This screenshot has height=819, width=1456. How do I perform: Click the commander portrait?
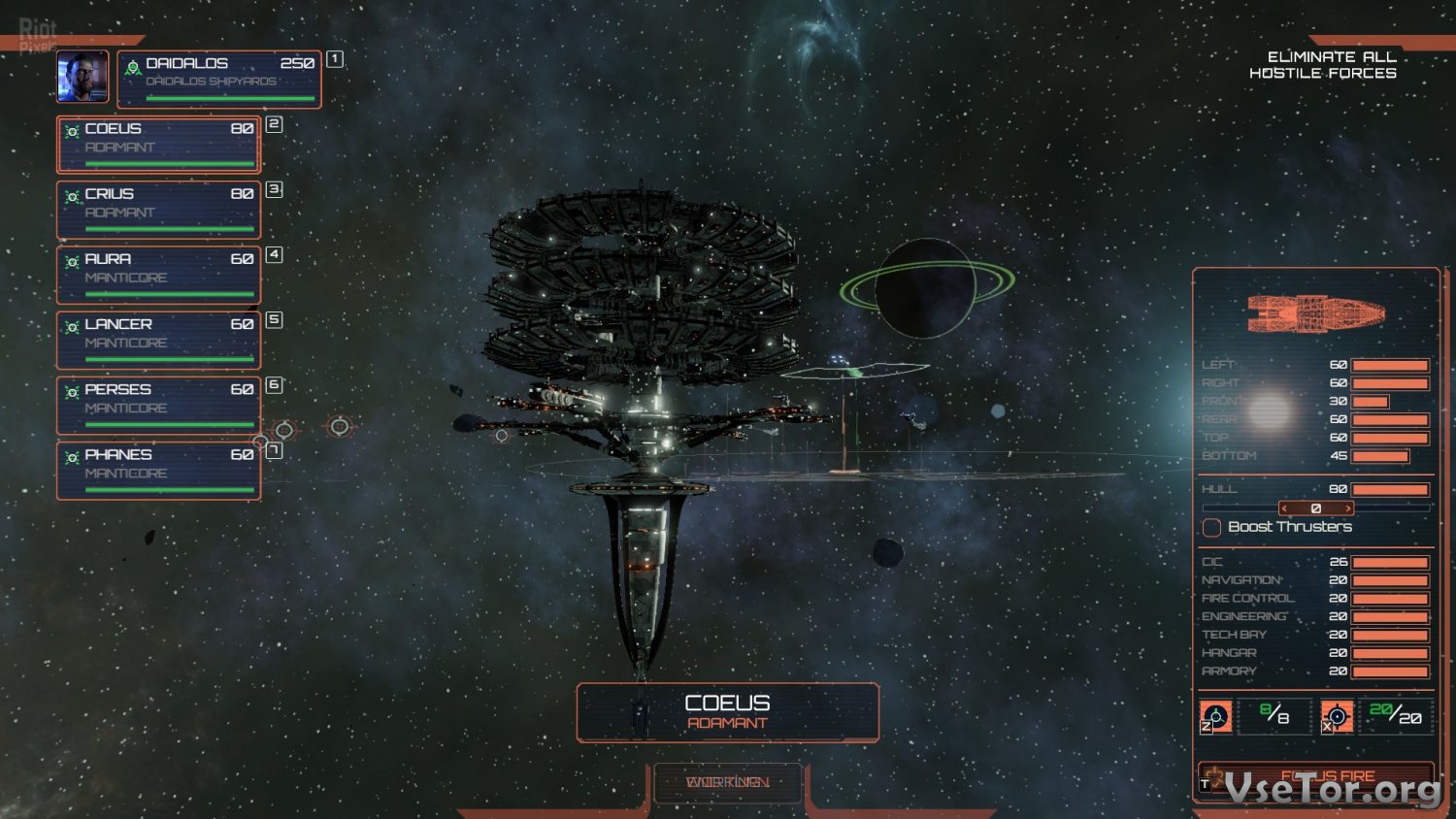coord(83,77)
